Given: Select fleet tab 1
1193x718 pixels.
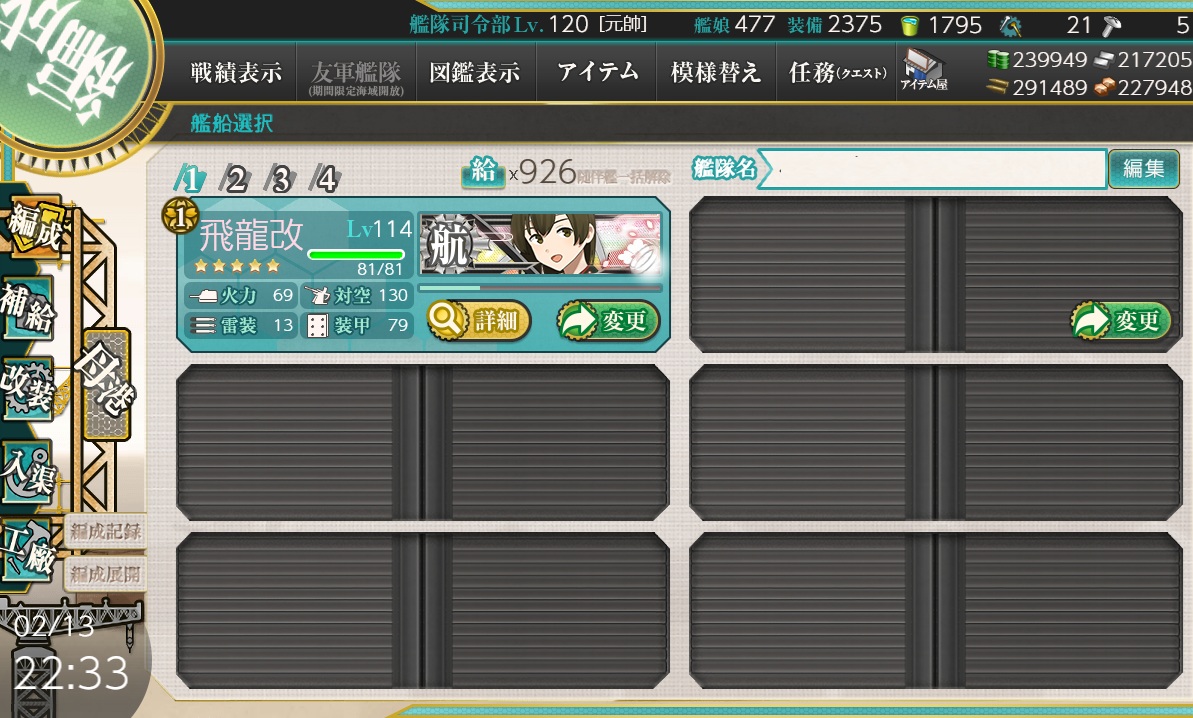Looking at the screenshot, I should pos(190,180).
